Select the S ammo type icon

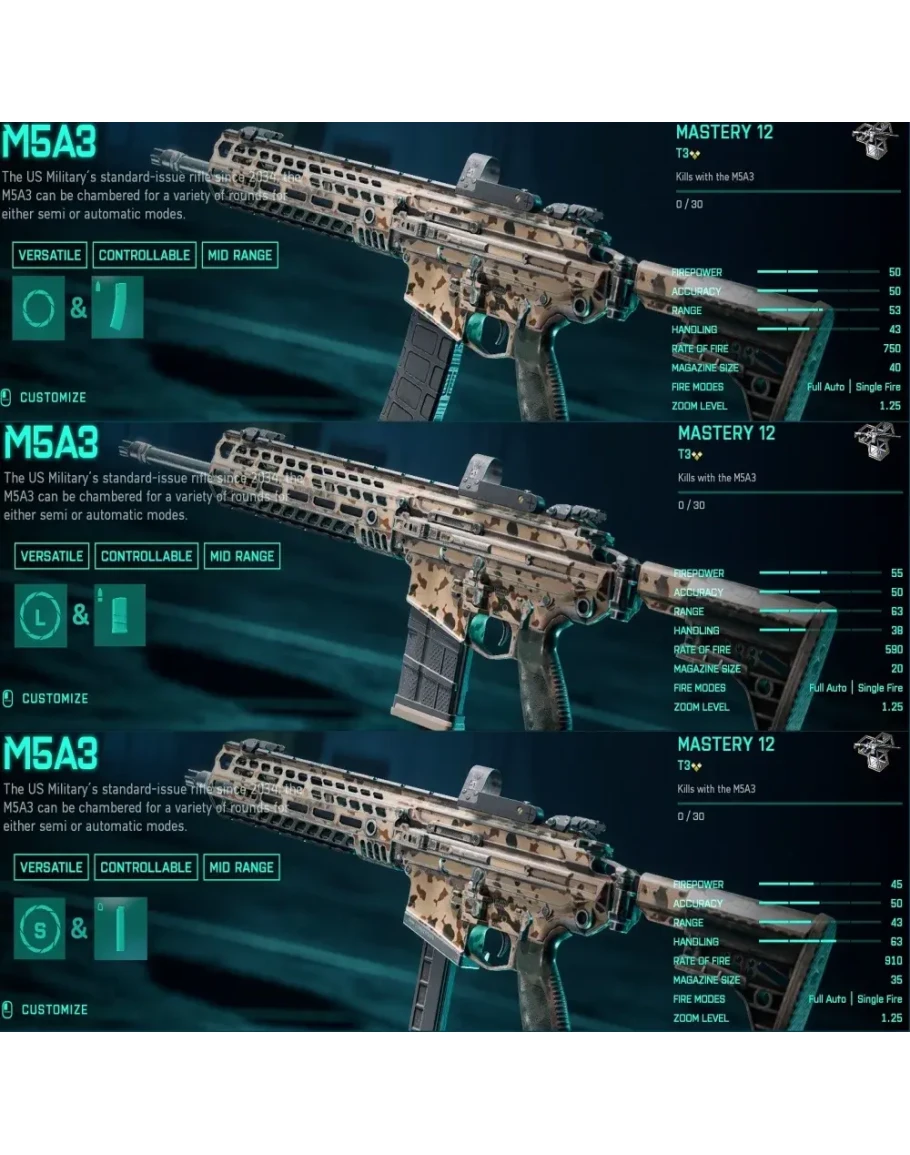coord(40,928)
